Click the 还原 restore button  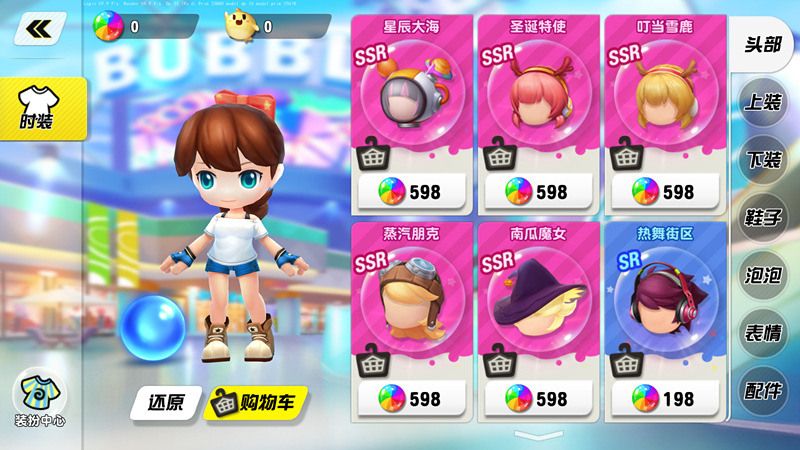(164, 402)
